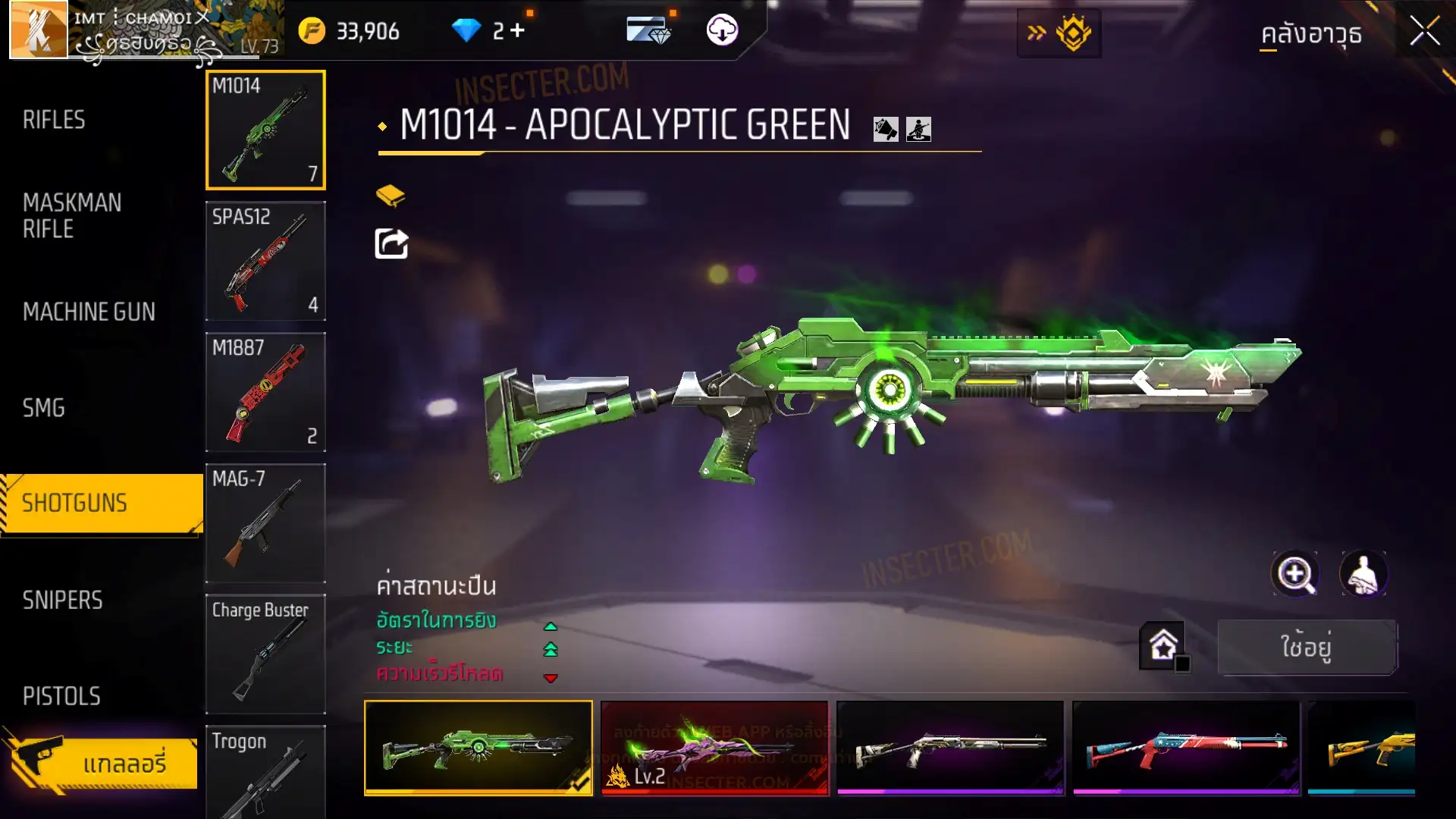Image resolution: width=1456 pixels, height=819 pixels.
Task: Select the red and blue M1014 skin
Action: [1186, 748]
